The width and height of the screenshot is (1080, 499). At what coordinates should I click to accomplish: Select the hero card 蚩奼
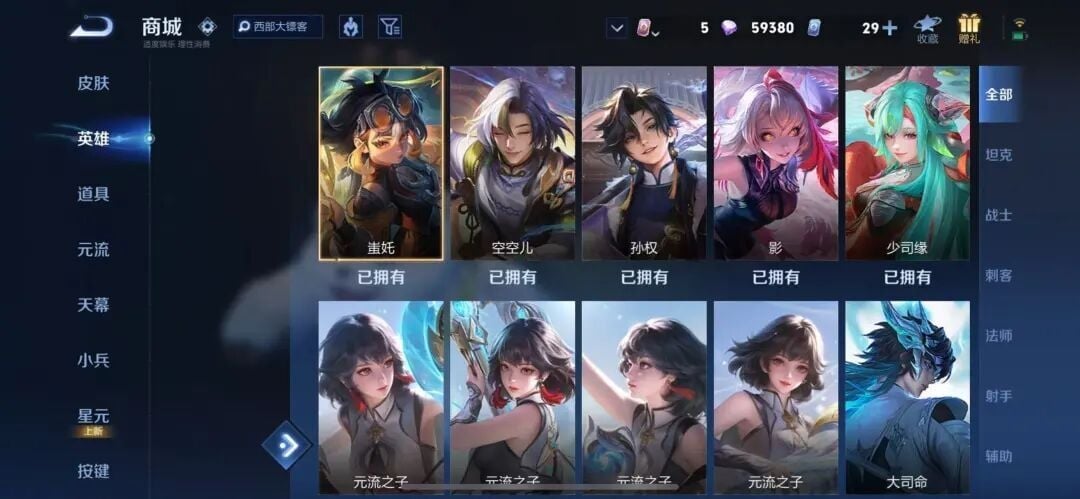[381, 163]
